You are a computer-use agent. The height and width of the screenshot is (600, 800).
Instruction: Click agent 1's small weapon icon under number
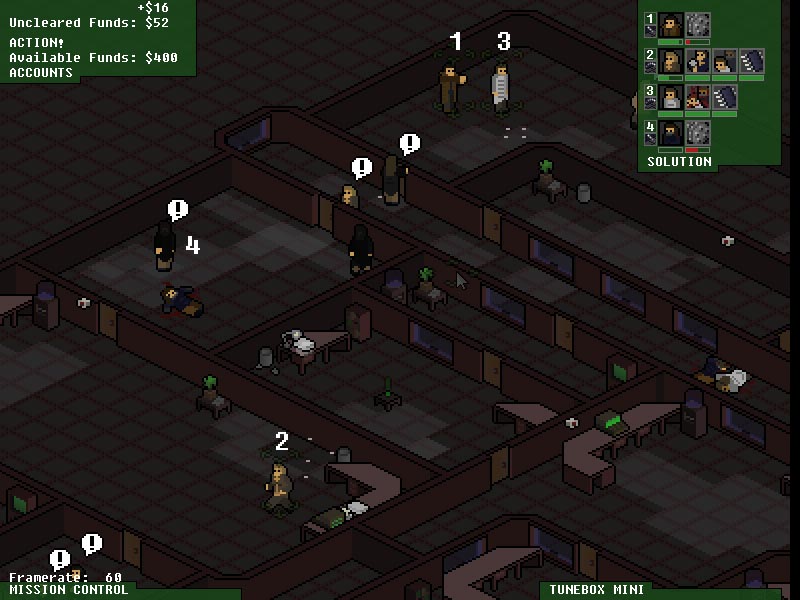click(x=650, y=33)
